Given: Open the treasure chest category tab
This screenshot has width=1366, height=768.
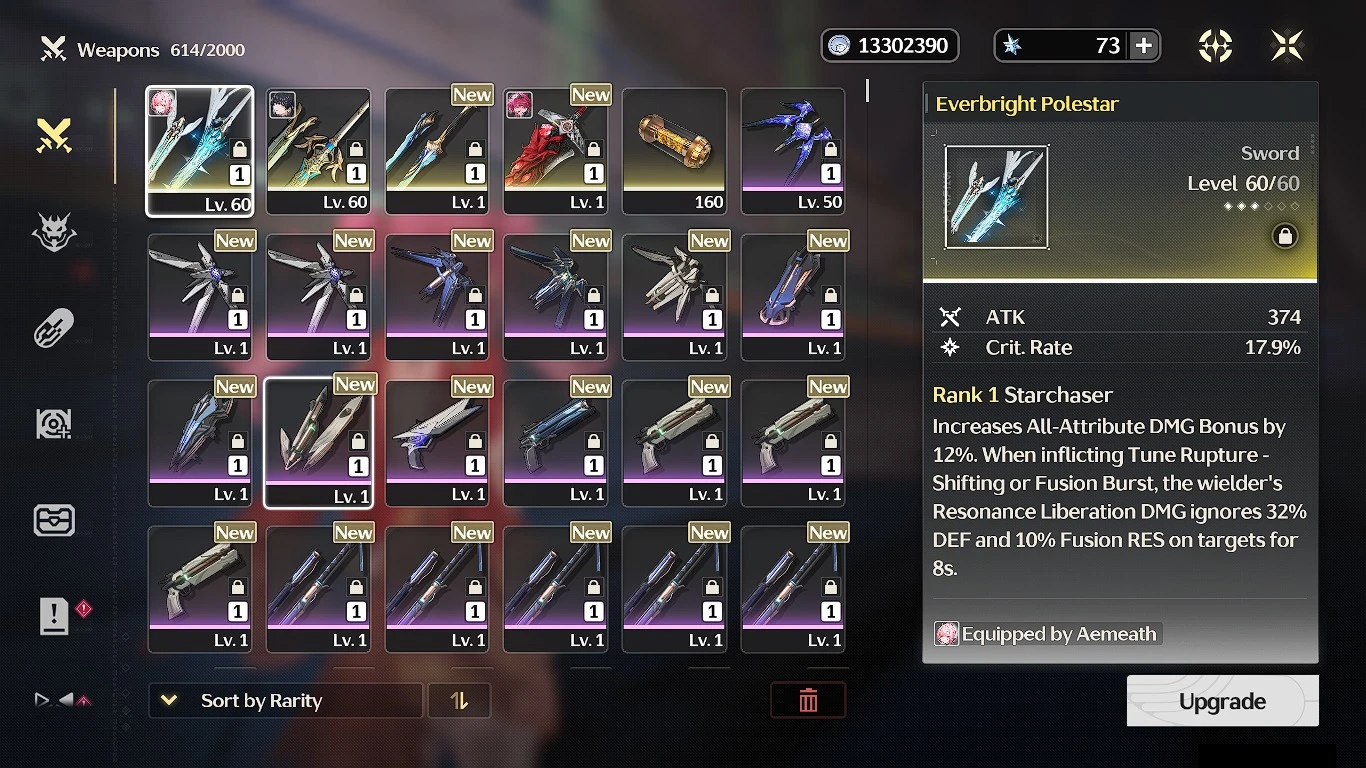Looking at the screenshot, I should click(x=54, y=520).
